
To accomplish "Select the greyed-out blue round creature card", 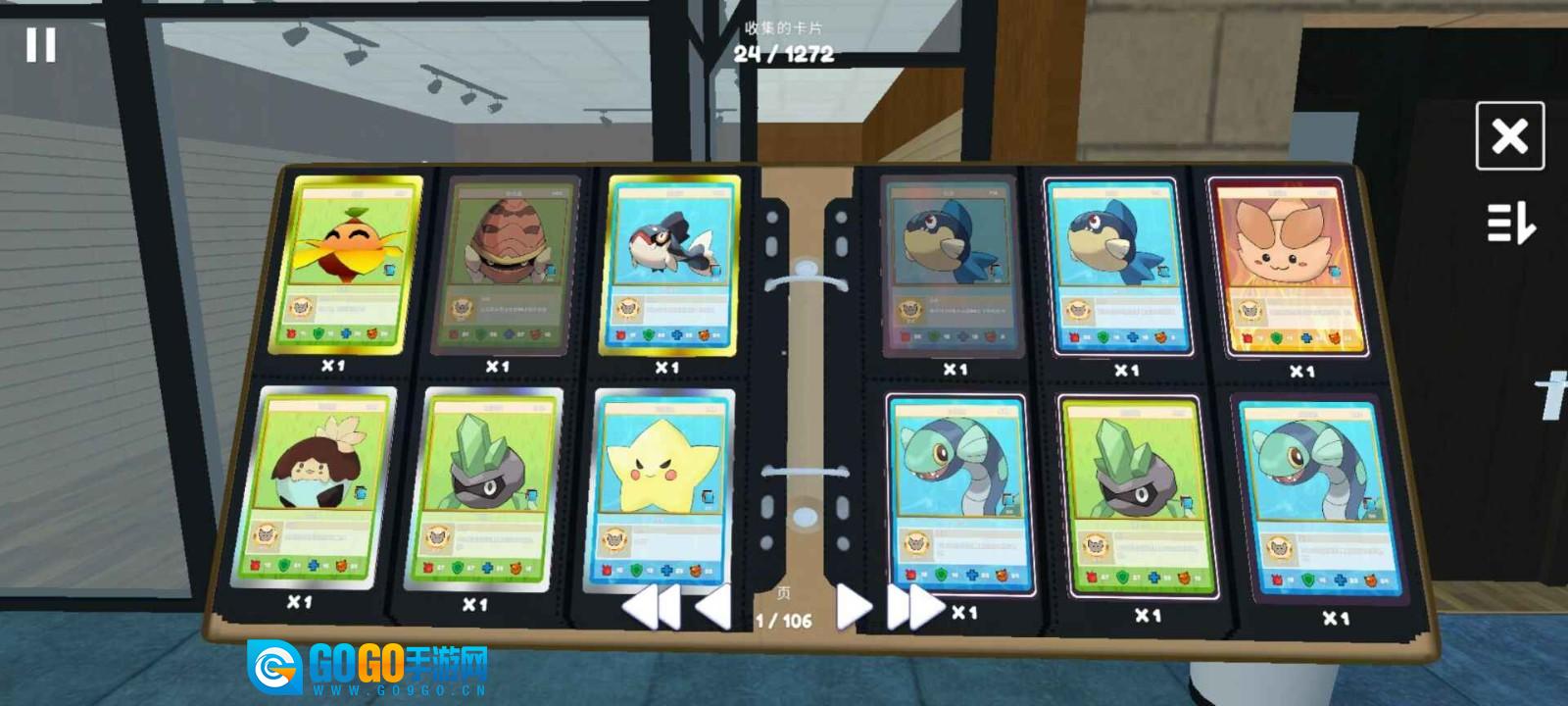I will 947,267.
